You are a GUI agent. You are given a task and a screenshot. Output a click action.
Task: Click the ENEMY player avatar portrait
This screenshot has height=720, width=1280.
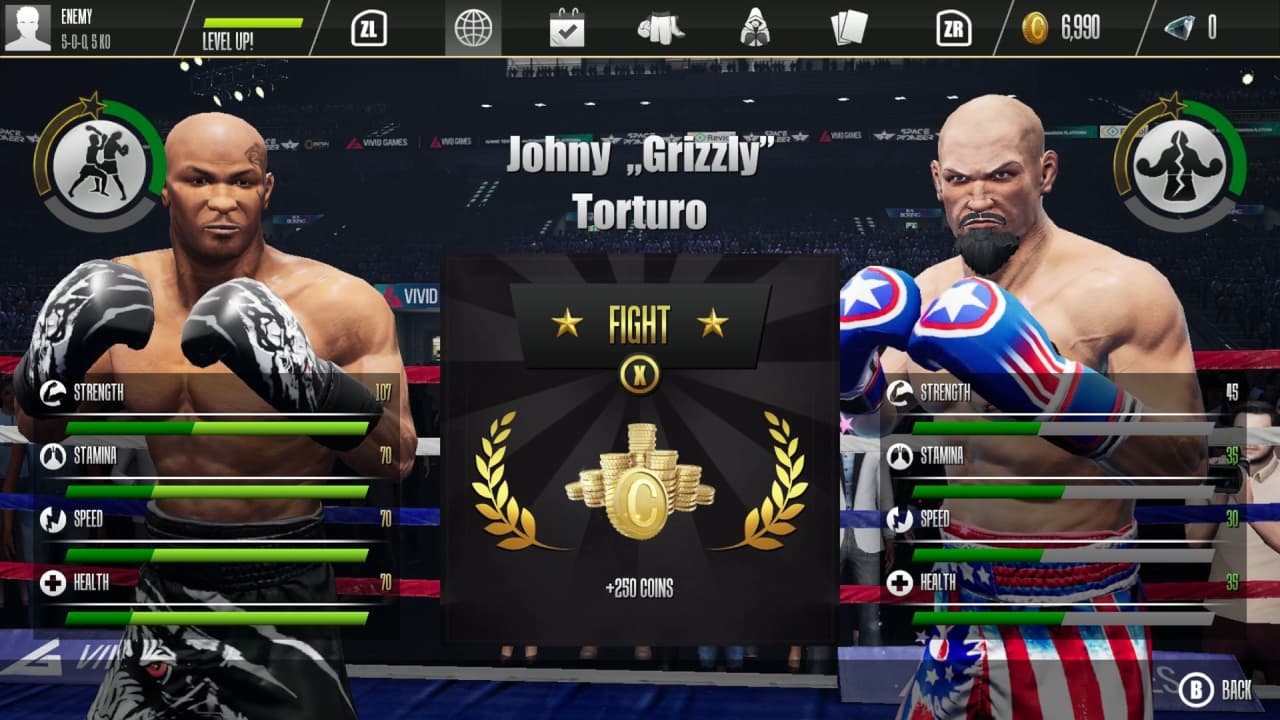tap(28, 26)
